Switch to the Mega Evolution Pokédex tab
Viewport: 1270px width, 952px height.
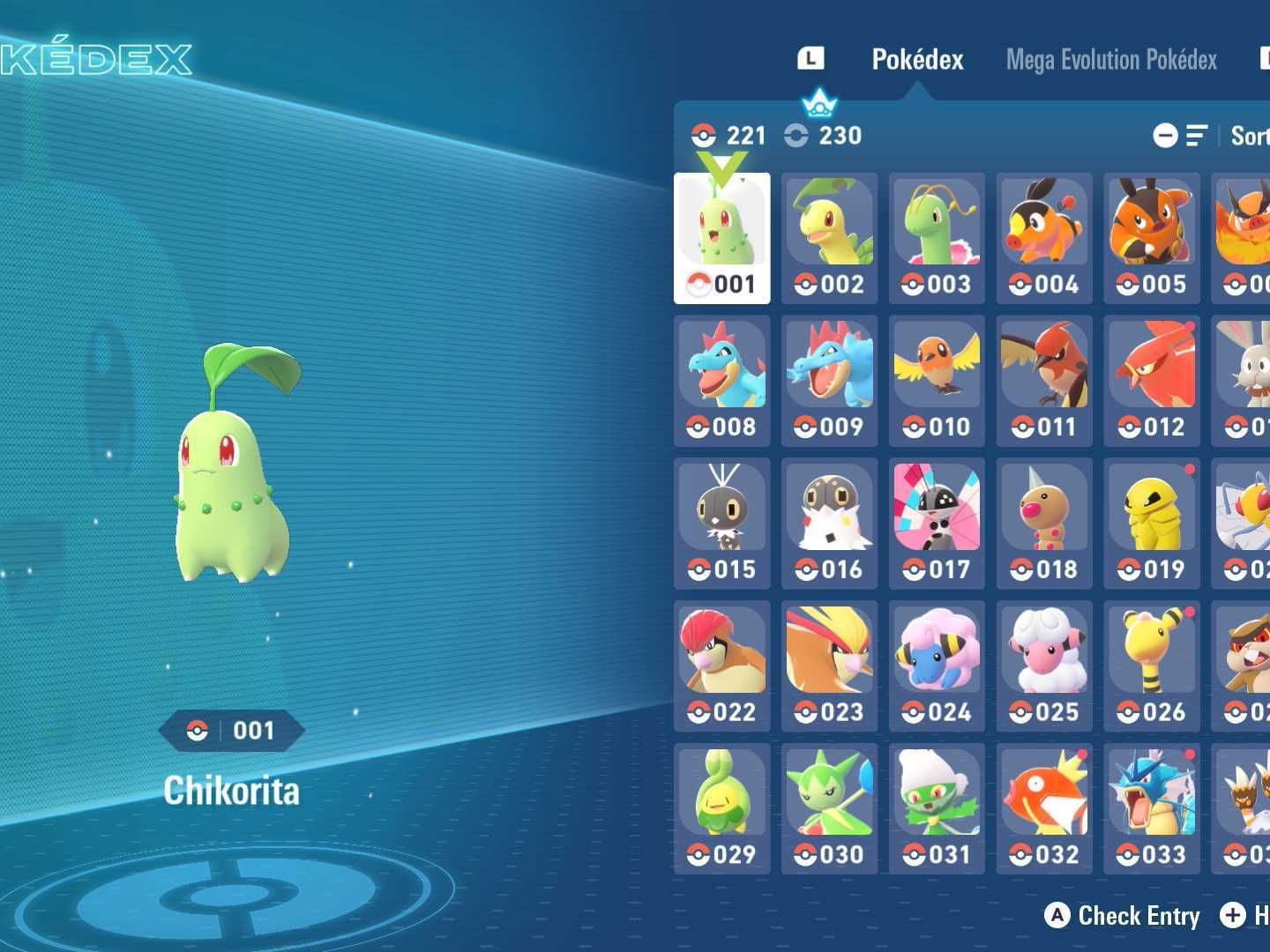1111,60
